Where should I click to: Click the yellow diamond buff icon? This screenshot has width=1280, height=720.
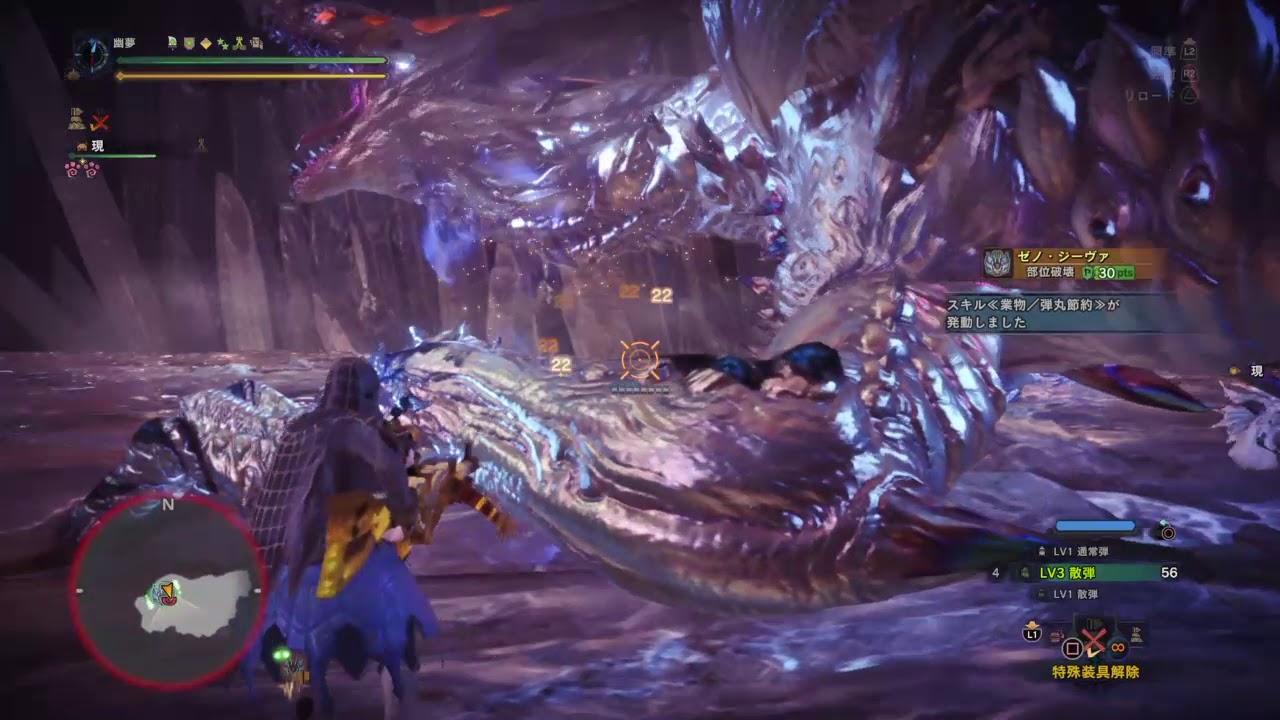click(x=206, y=43)
